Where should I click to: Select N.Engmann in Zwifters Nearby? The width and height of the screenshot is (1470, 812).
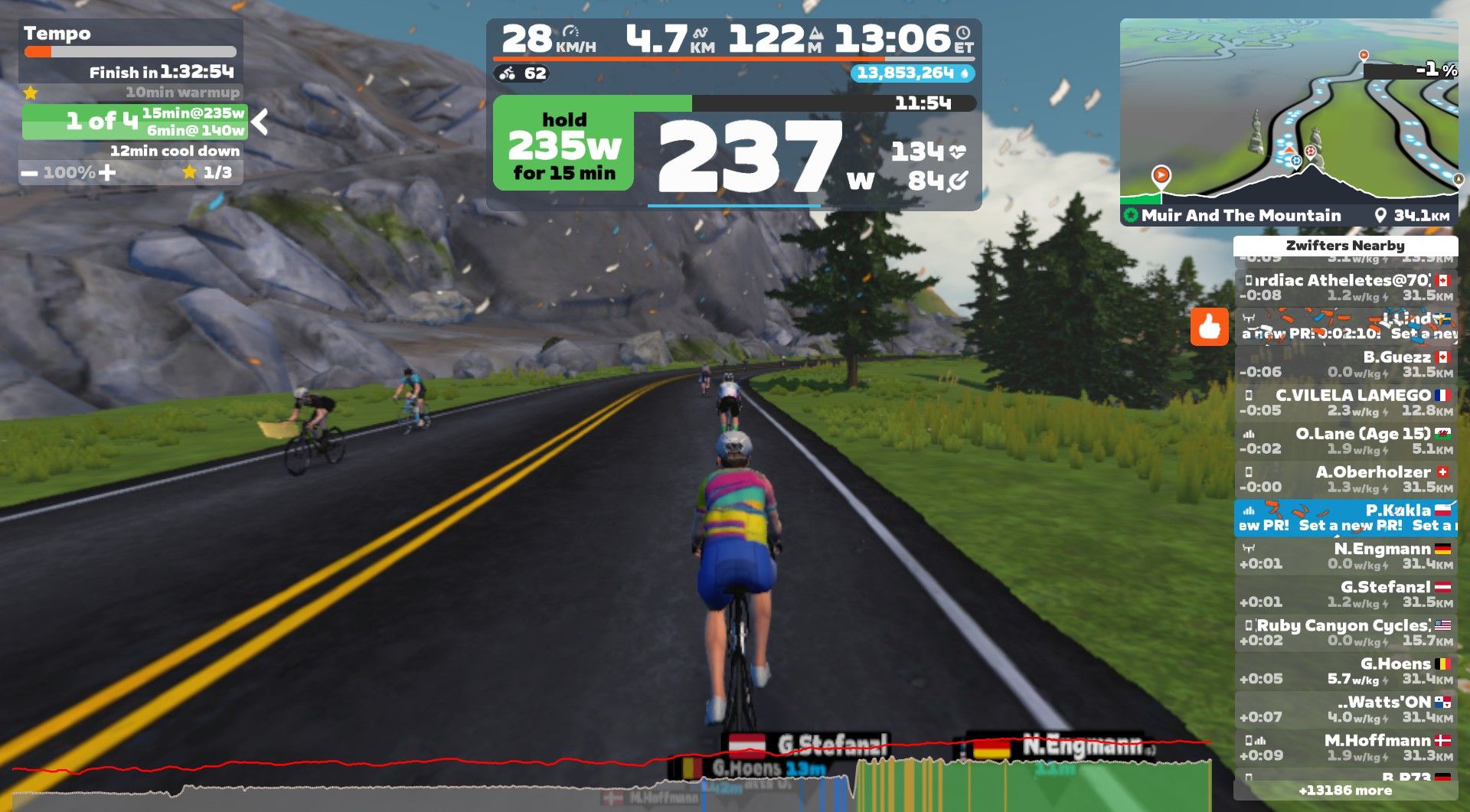(x=1345, y=556)
